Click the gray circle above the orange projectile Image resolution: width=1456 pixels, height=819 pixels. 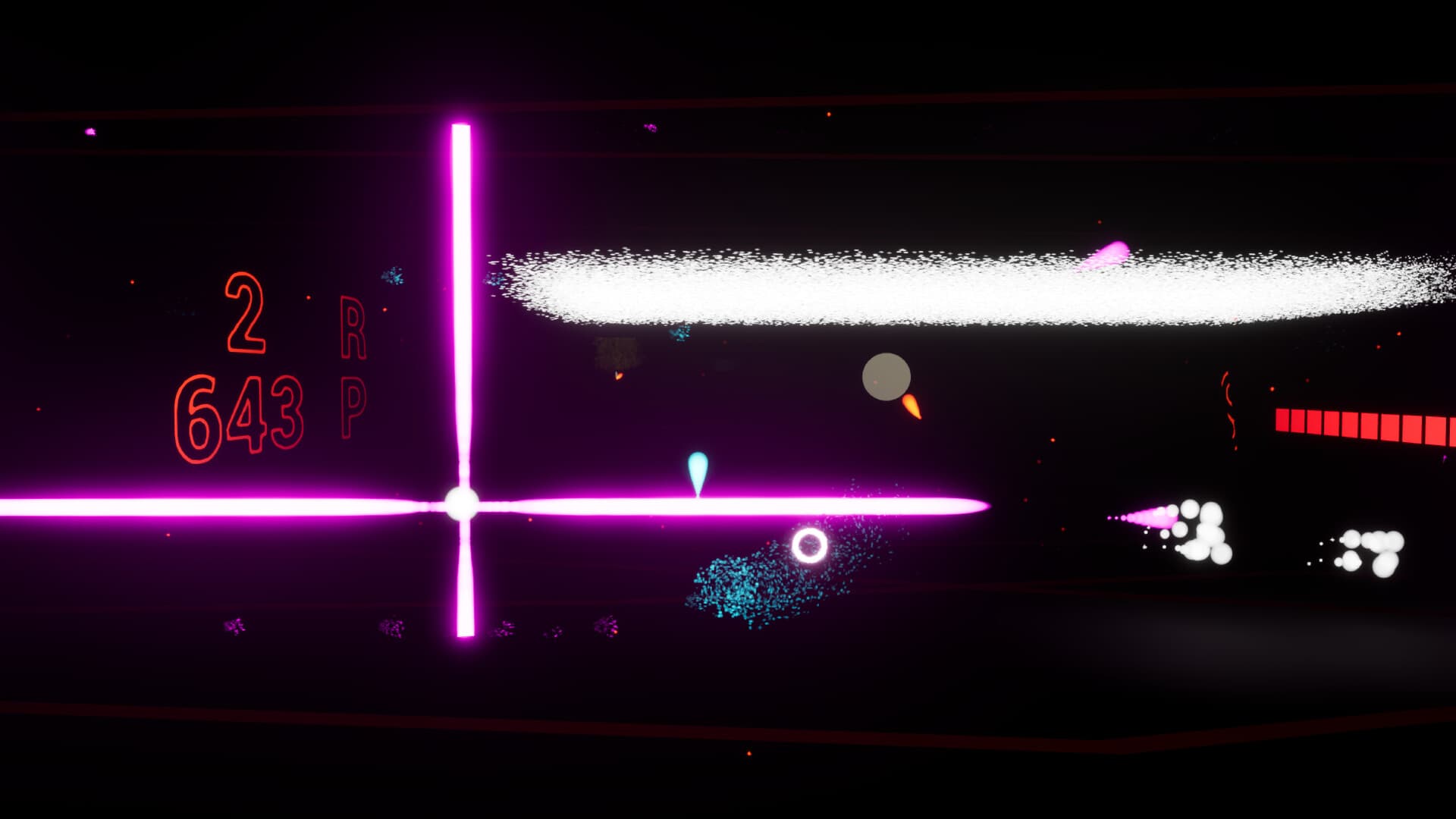[x=886, y=377]
